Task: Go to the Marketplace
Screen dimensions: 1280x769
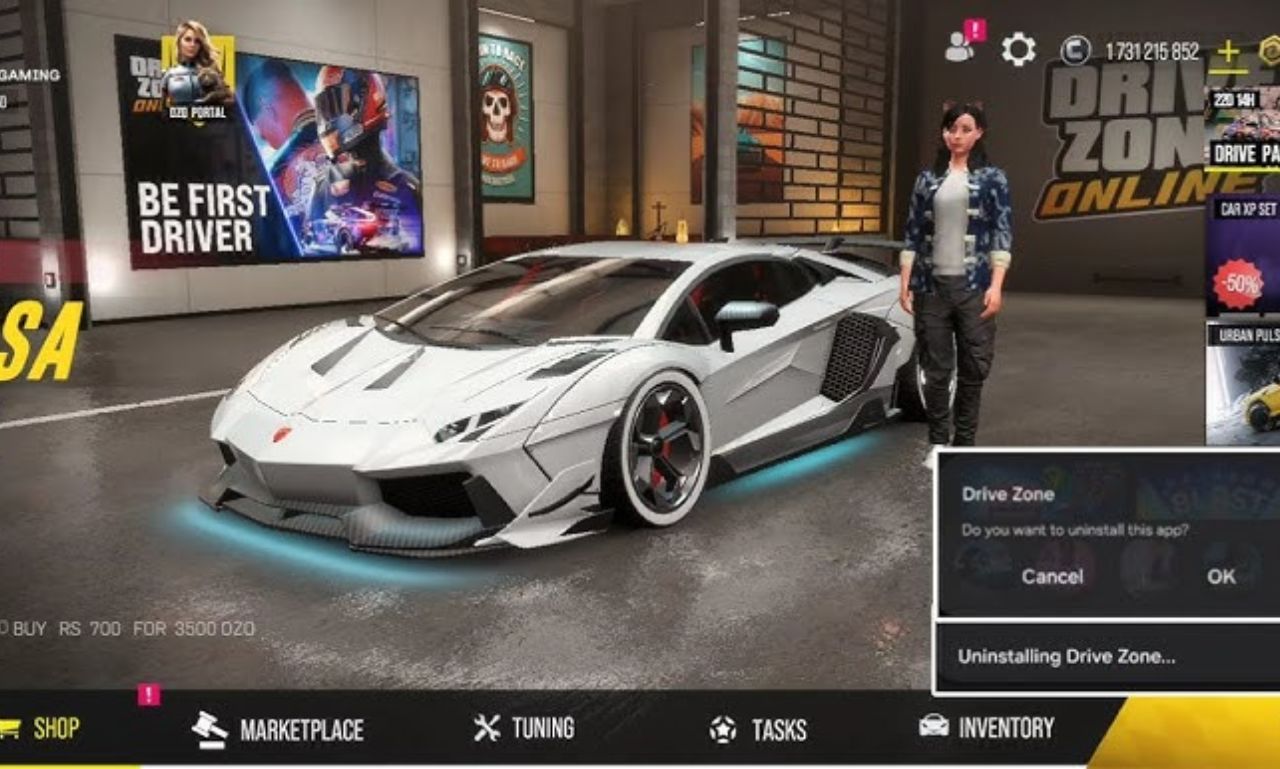Action: click(278, 730)
